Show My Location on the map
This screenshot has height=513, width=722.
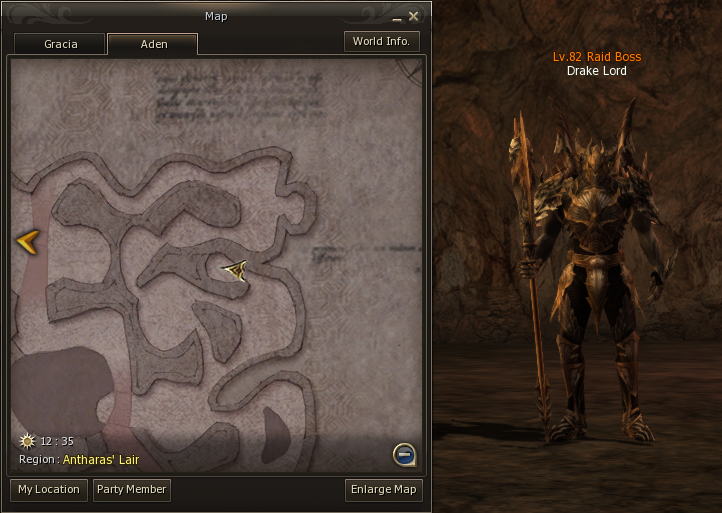(x=49, y=490)
